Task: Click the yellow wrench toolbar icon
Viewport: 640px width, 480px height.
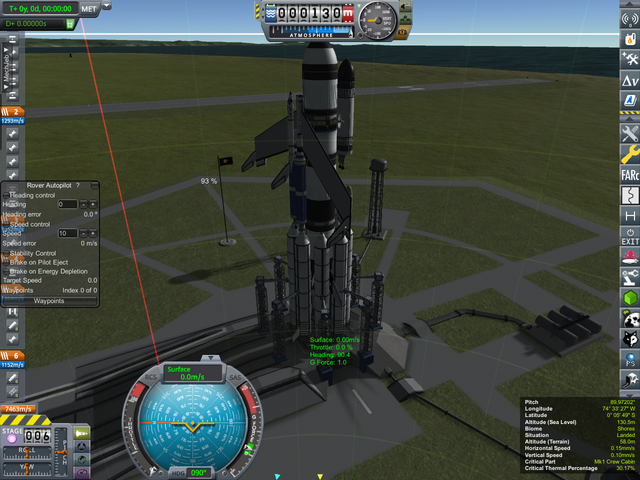Action: [x=630, y=153]
